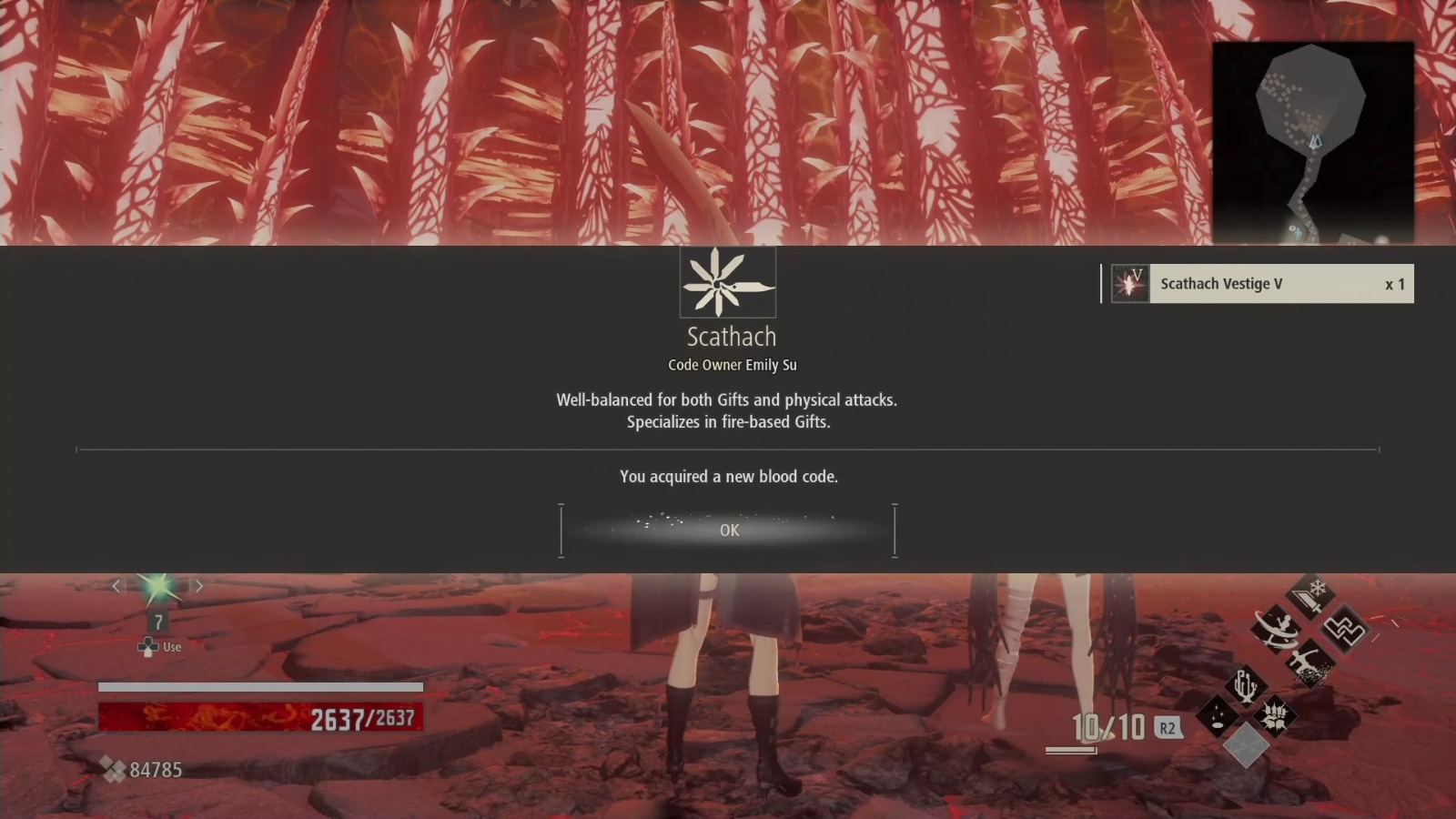
Task: Select the clawed fist Gift icon
Action: point(1276,715)
